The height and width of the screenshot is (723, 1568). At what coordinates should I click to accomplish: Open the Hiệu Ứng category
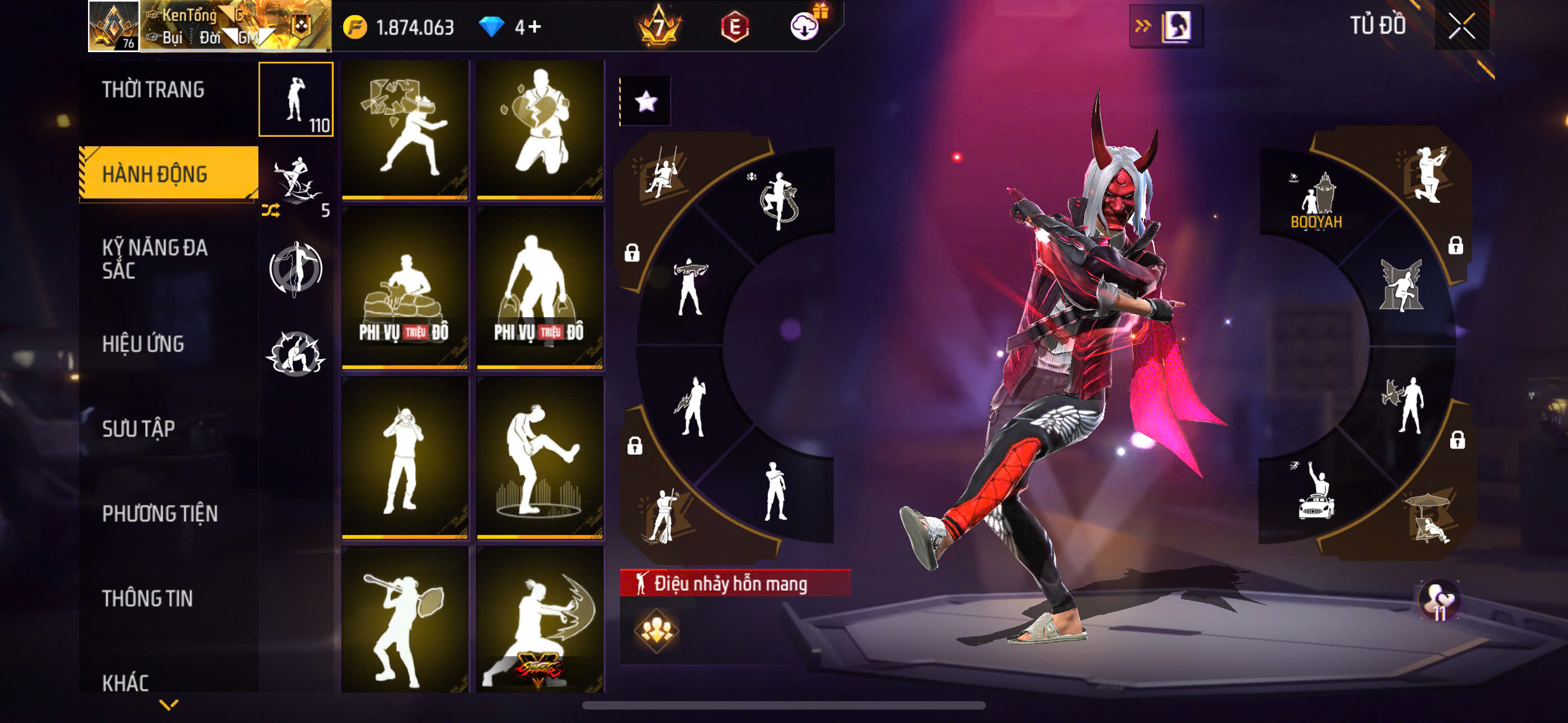pyautogui.click(x=142, y=344)
